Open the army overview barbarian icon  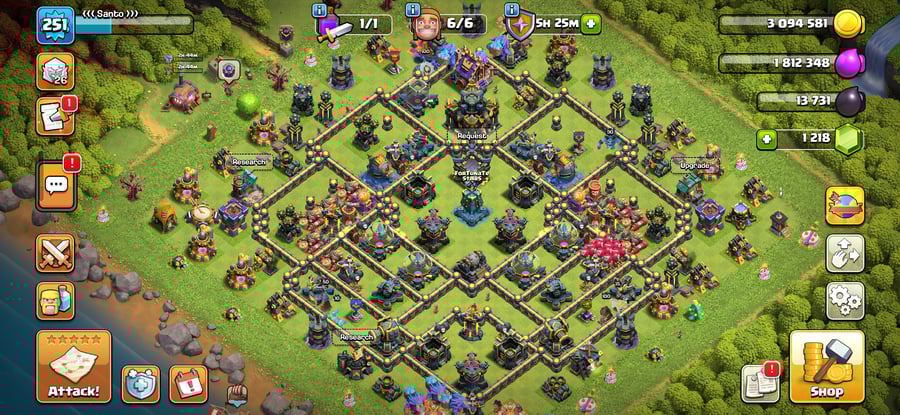pos(55,300)
